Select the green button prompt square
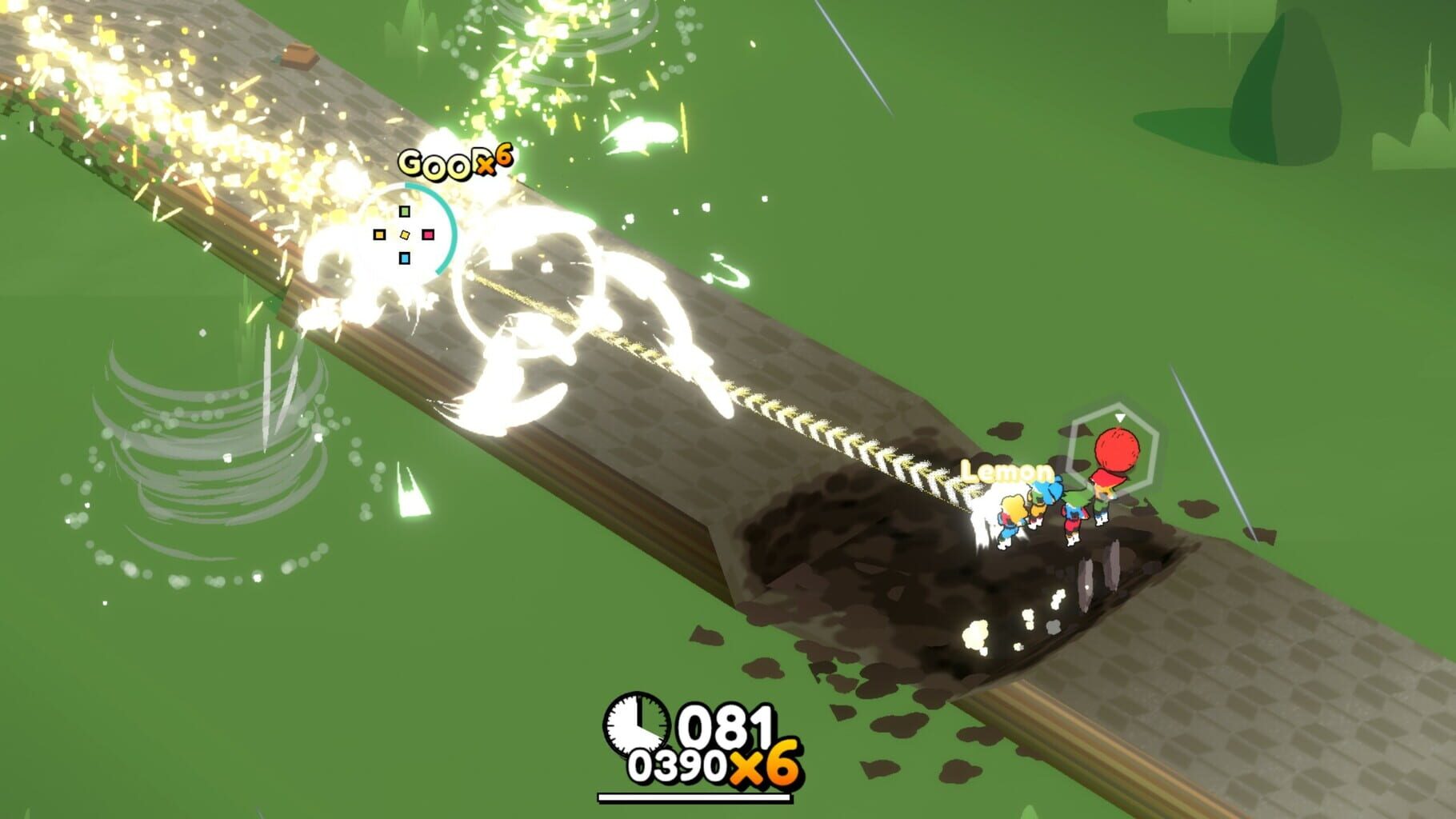1456x819 pixels. click(405, 211)
